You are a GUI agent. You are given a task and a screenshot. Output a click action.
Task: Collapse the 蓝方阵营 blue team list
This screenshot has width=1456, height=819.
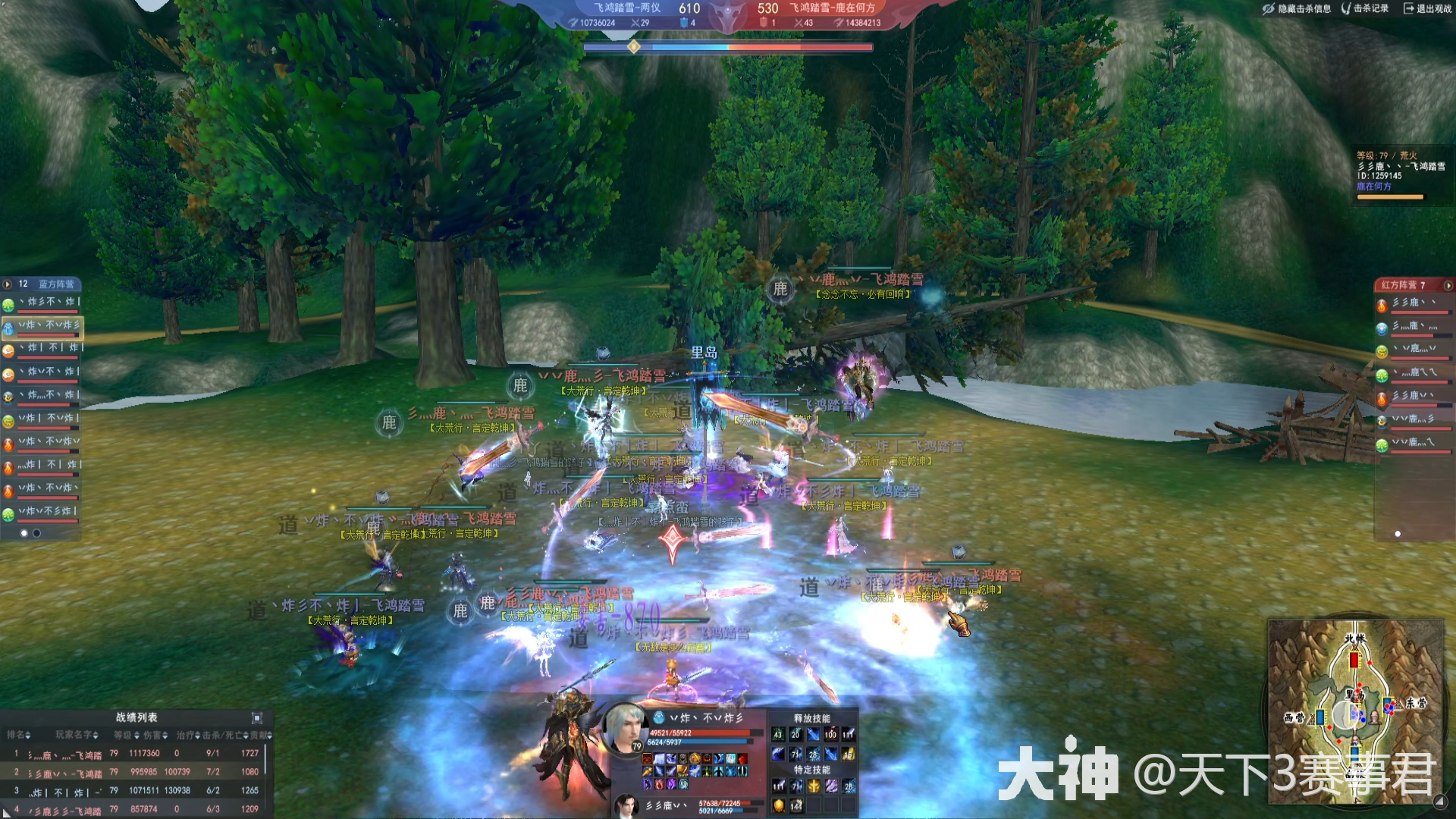(x=8, y=284)
